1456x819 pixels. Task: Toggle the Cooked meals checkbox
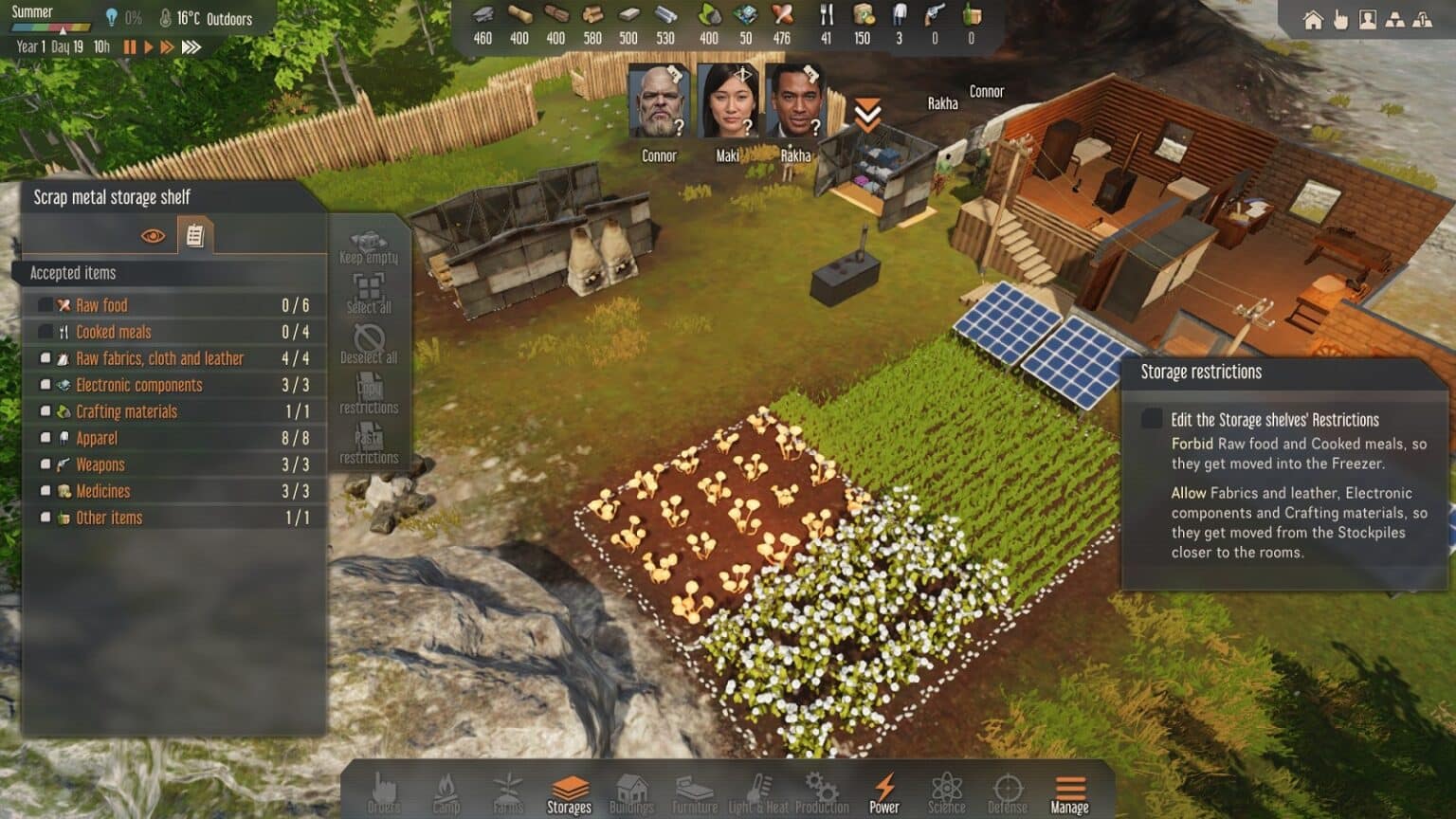point(45,332)
